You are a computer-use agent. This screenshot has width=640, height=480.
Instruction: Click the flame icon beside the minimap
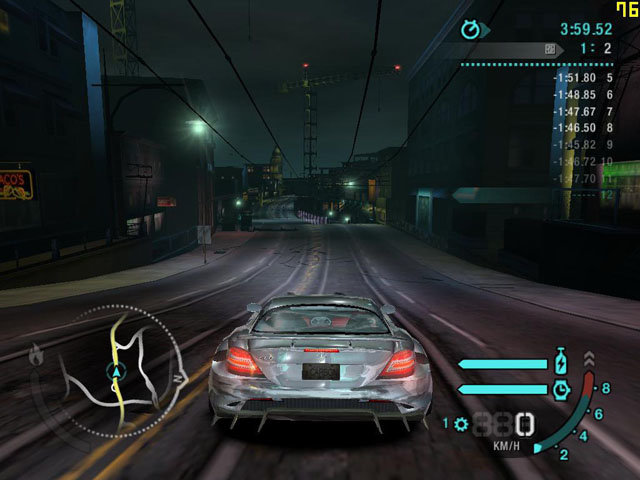coord(37,353)
